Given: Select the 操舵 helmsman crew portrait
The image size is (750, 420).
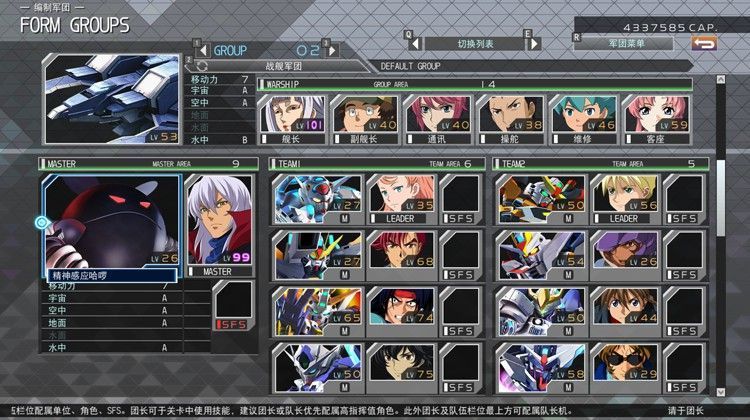Looking at the screenshot, I should click(510, 121).
